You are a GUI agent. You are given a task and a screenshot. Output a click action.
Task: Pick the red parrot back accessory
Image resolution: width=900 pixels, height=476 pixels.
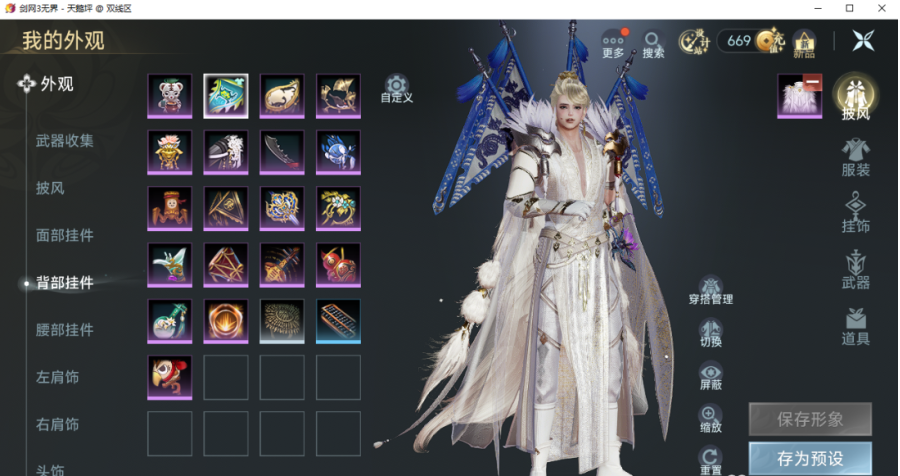[170, 378]
